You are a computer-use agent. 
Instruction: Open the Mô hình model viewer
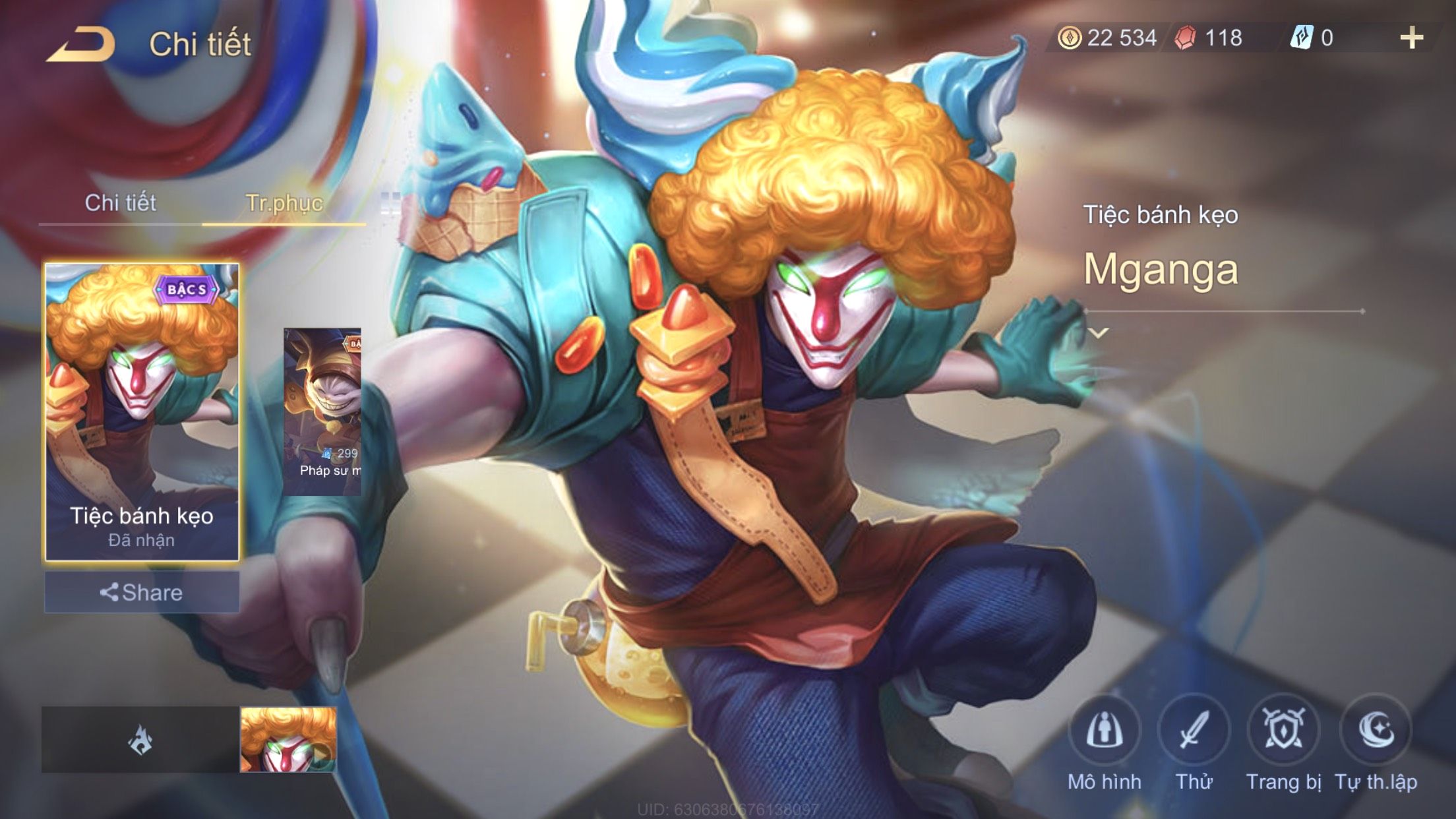click(x=1105, y=731)
